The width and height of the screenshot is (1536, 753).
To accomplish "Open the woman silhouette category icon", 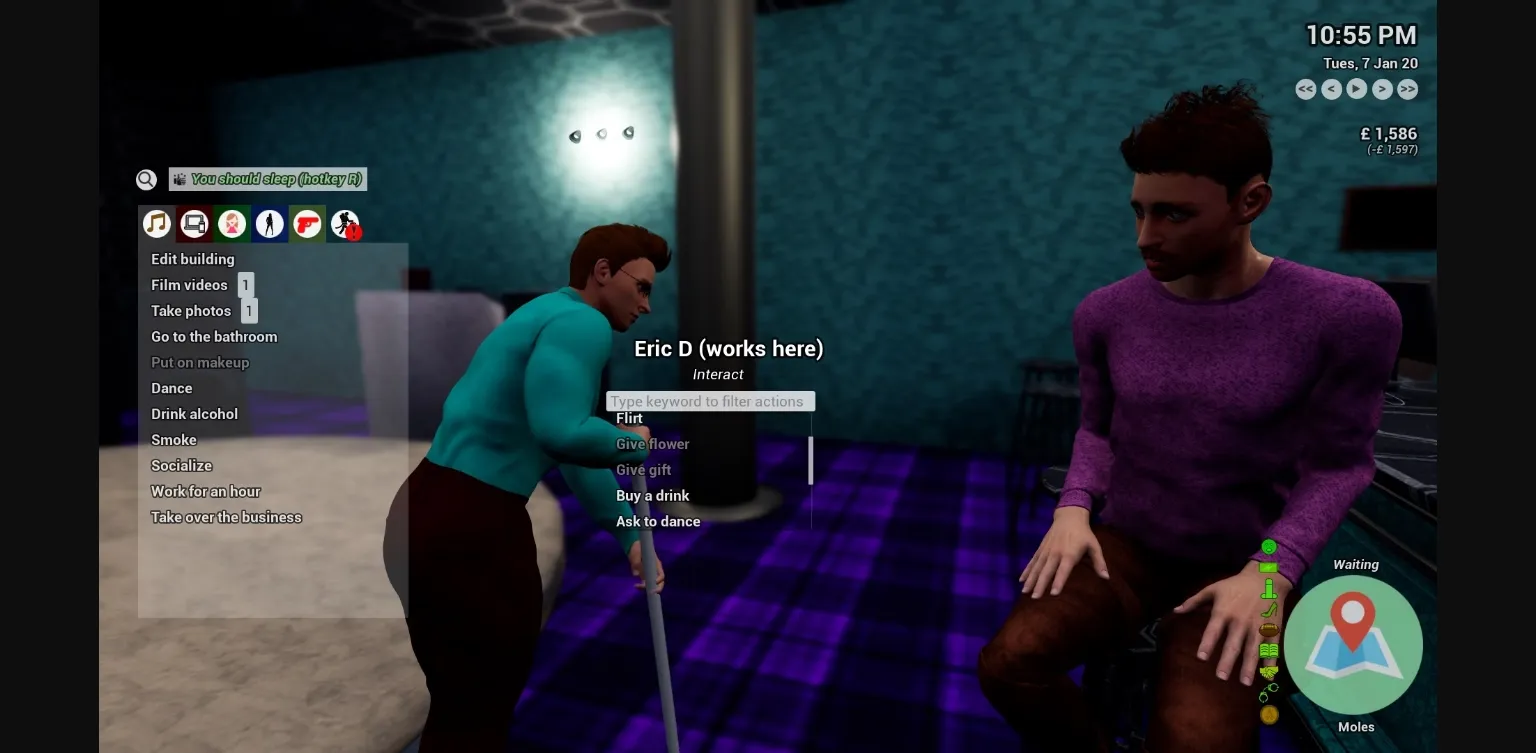I will 269,223.
